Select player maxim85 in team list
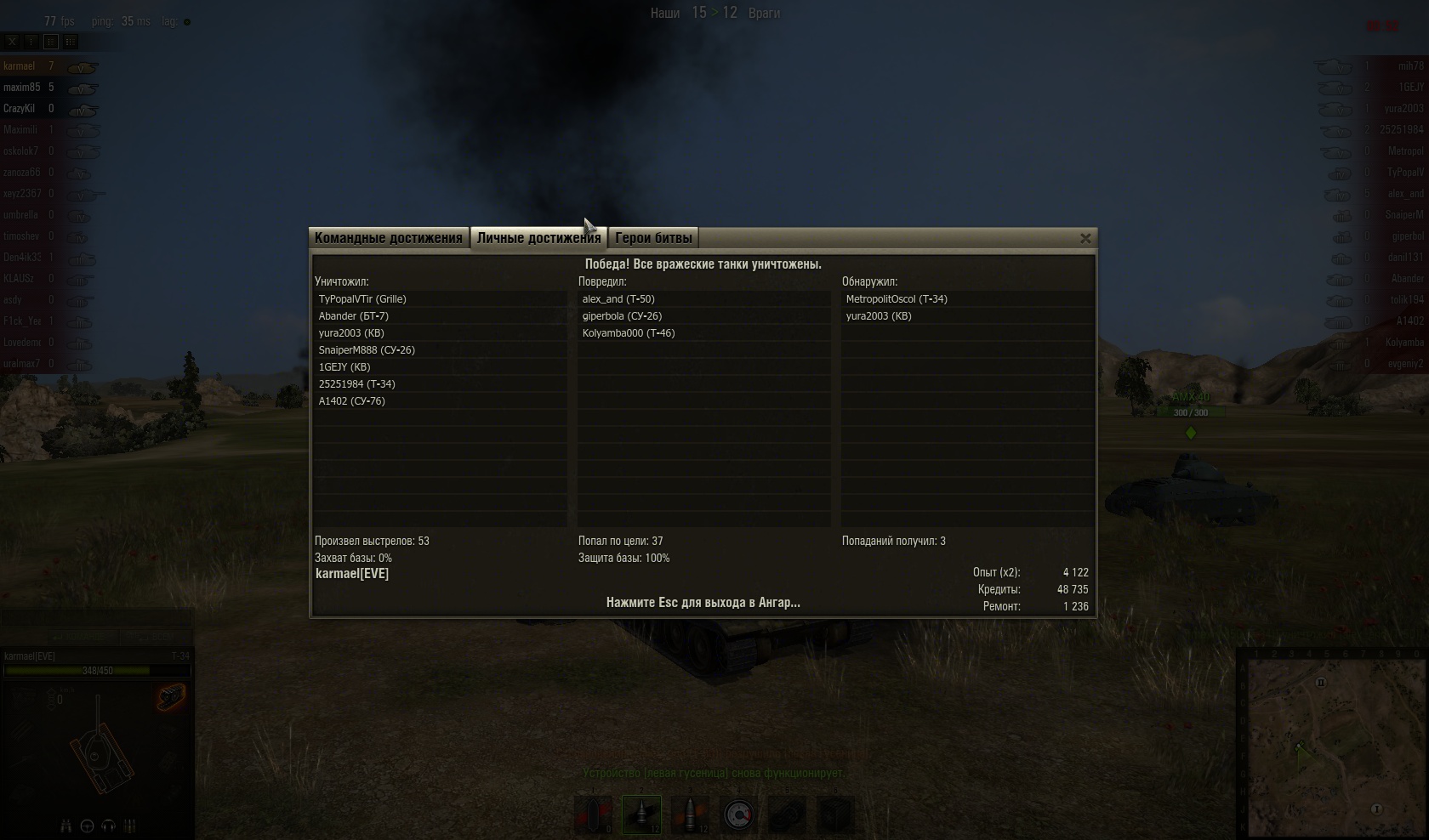The width and height of the screenshot is (1429, 840). tap(22, 88)
